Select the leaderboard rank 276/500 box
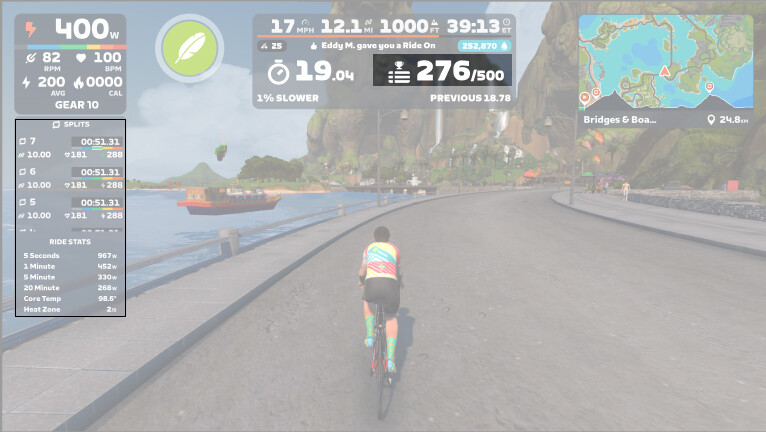The width and height of the screenshot is (766, 432). click(x=442, y=70)
